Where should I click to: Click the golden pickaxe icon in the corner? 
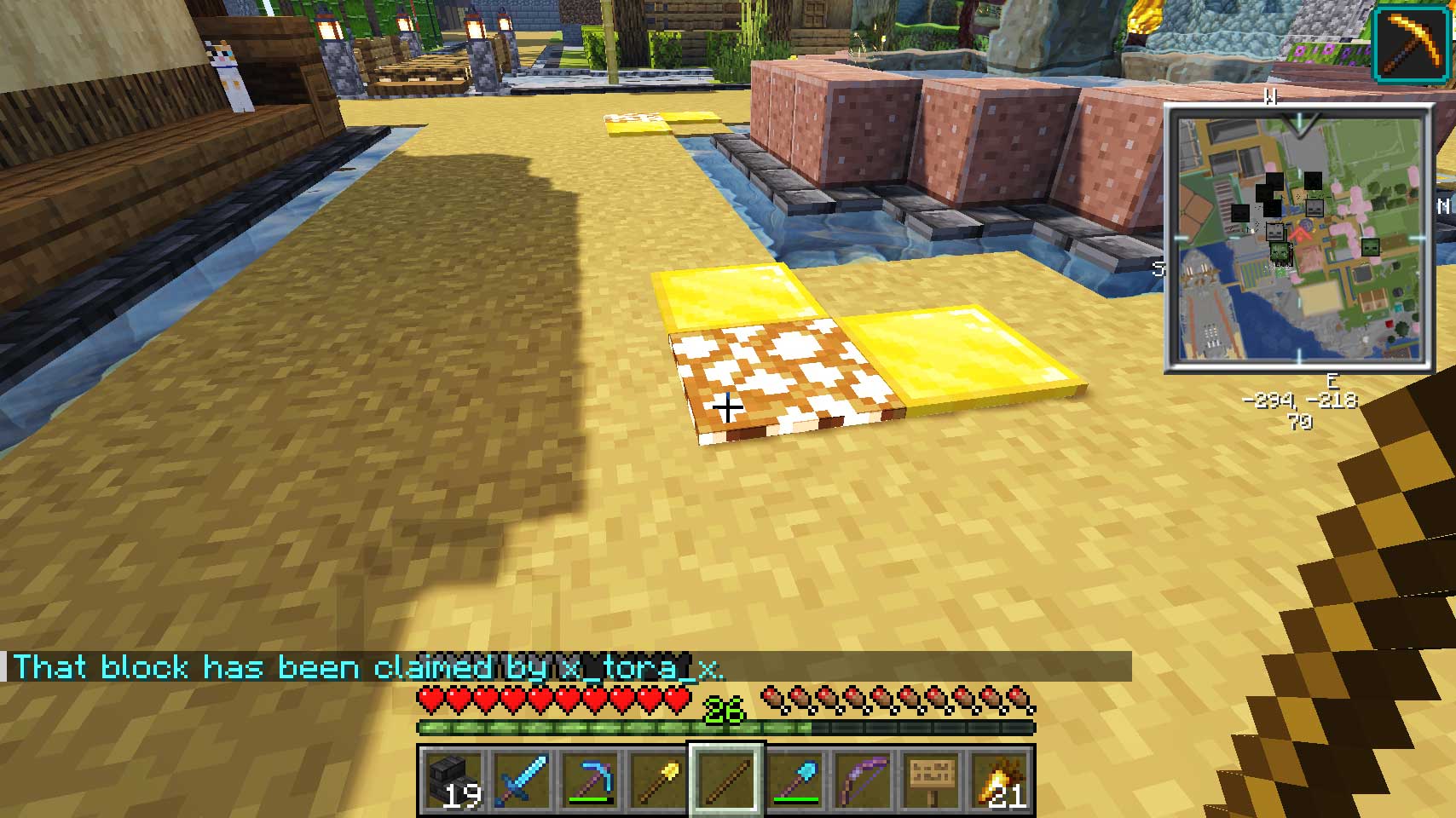tap(1411, 43)
